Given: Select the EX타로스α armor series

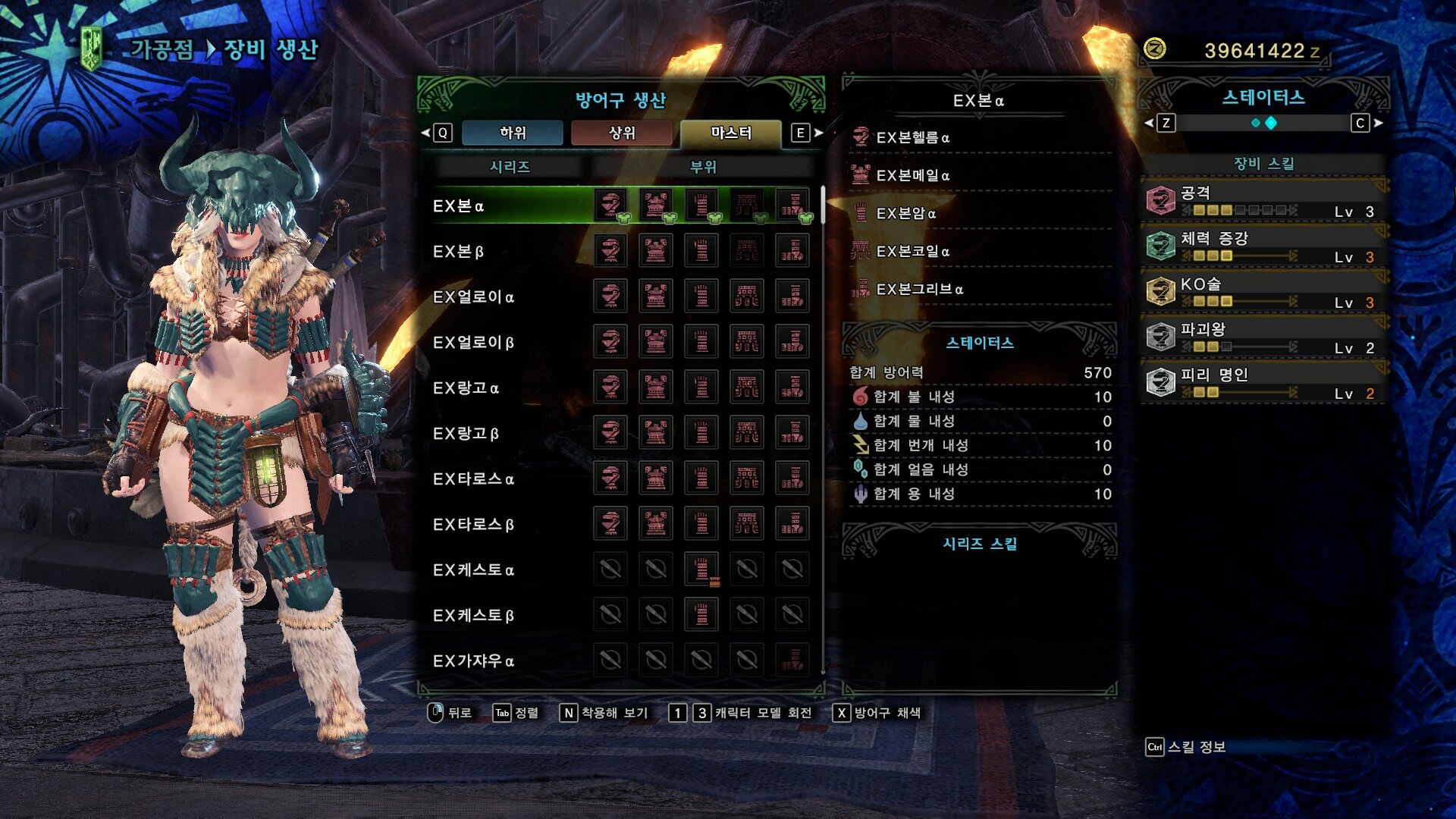Looking at the screenshot, I should (x=473, y=479).
